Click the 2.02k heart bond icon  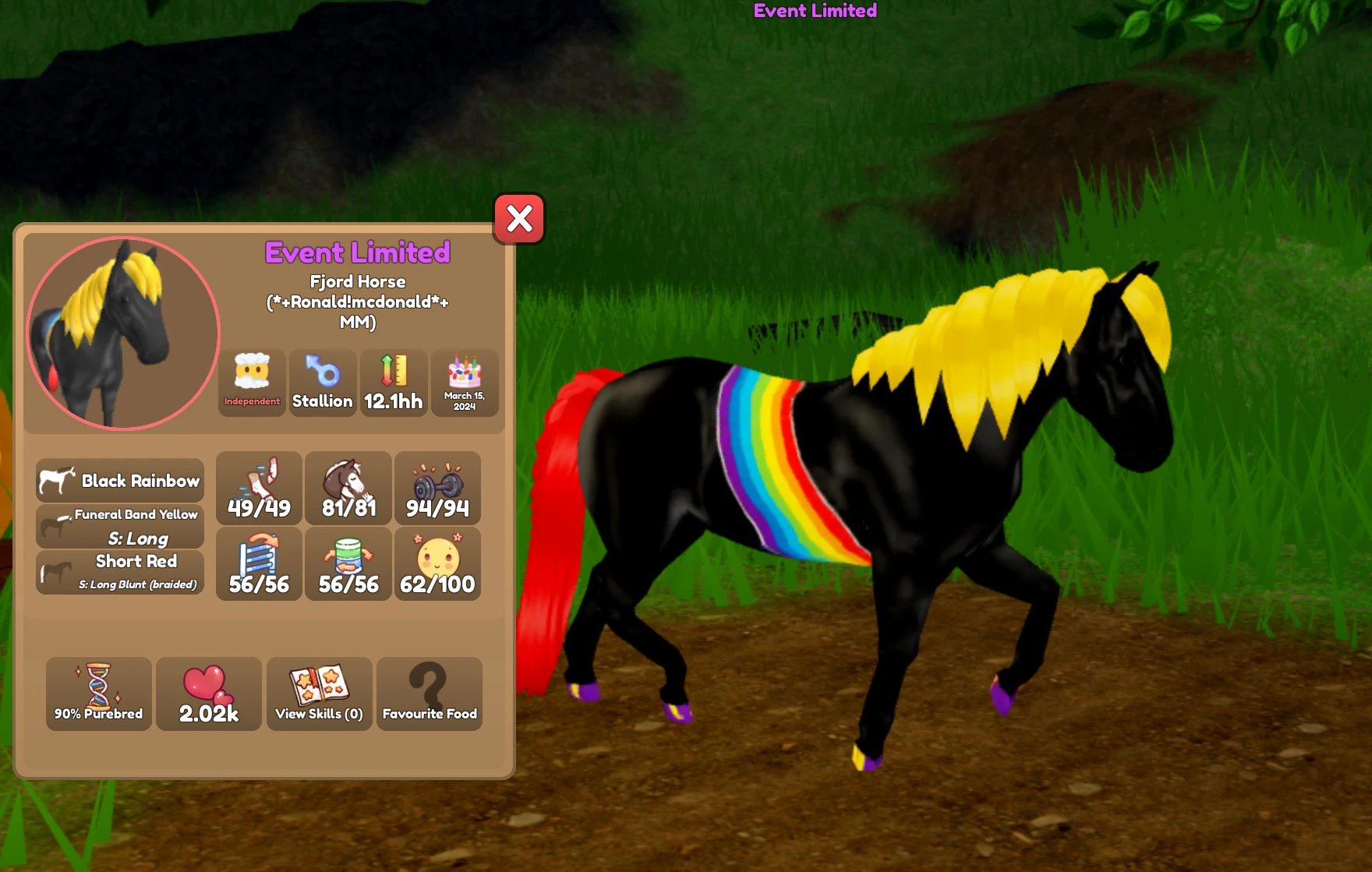point(209,694)
